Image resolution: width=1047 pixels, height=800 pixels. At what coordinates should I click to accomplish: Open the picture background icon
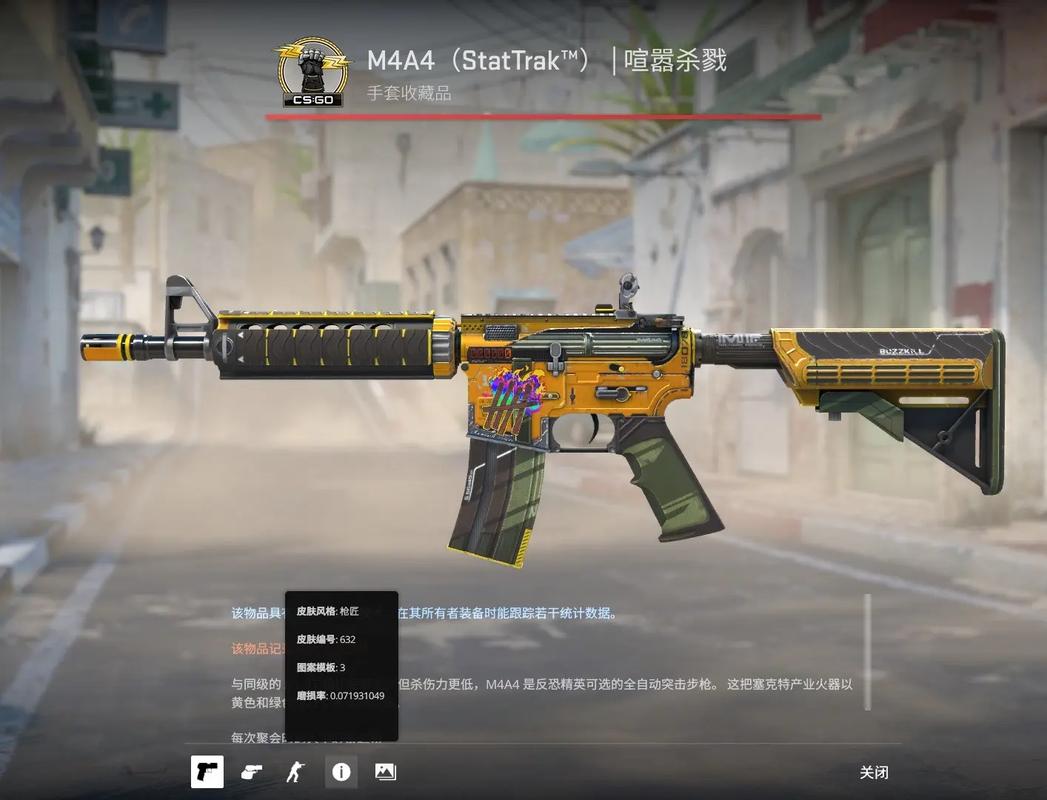click(x=385, y=772)
